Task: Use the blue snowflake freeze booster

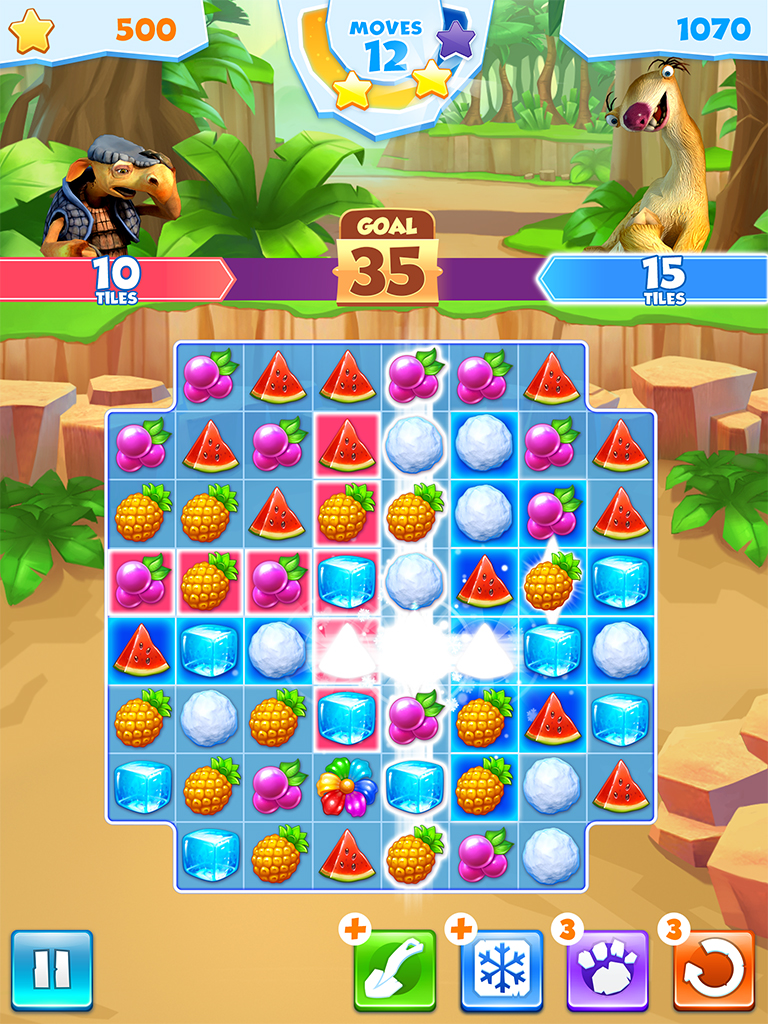Action: (x=502, y=971)
